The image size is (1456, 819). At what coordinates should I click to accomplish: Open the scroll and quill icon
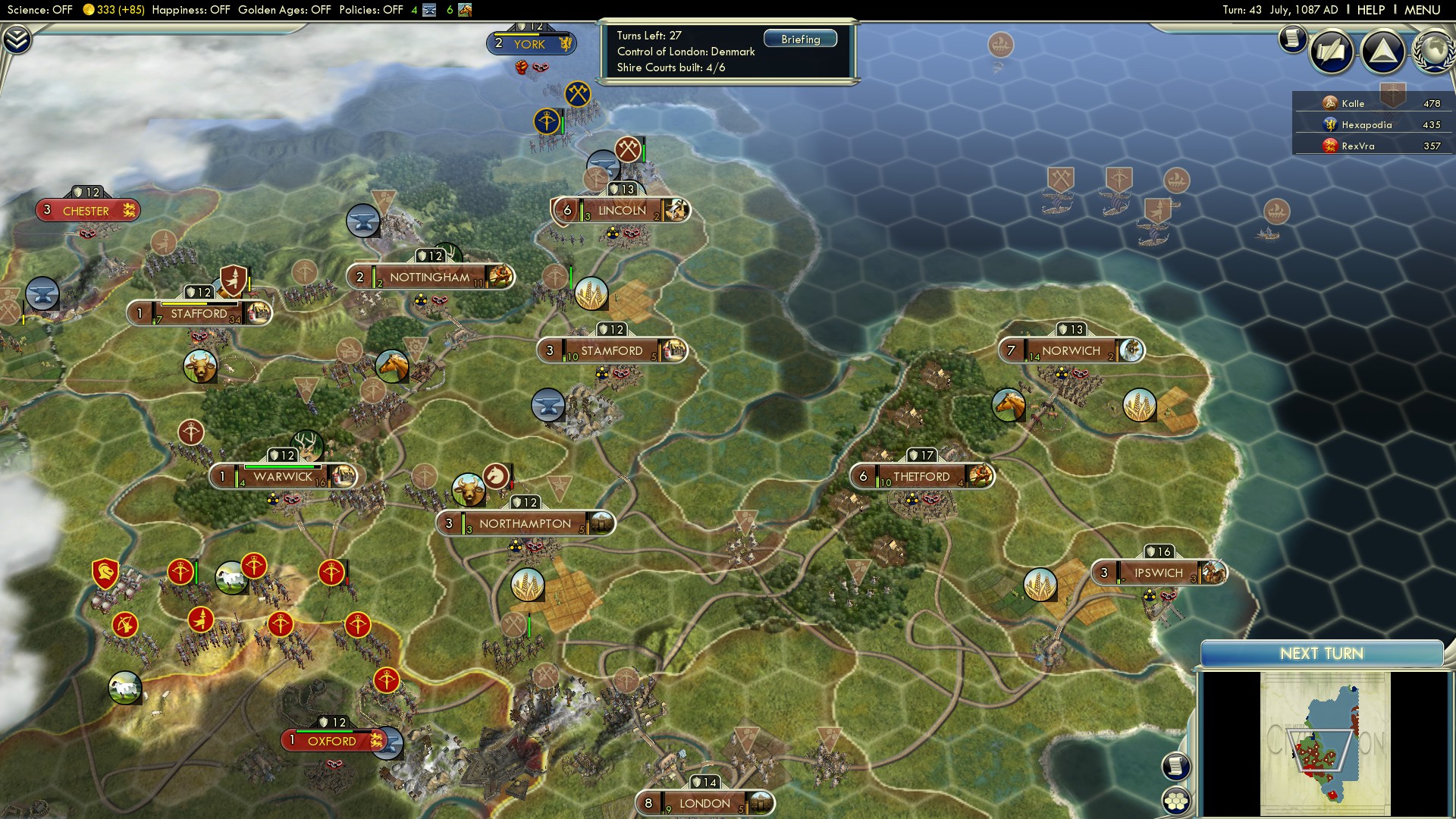[1331, 52]
